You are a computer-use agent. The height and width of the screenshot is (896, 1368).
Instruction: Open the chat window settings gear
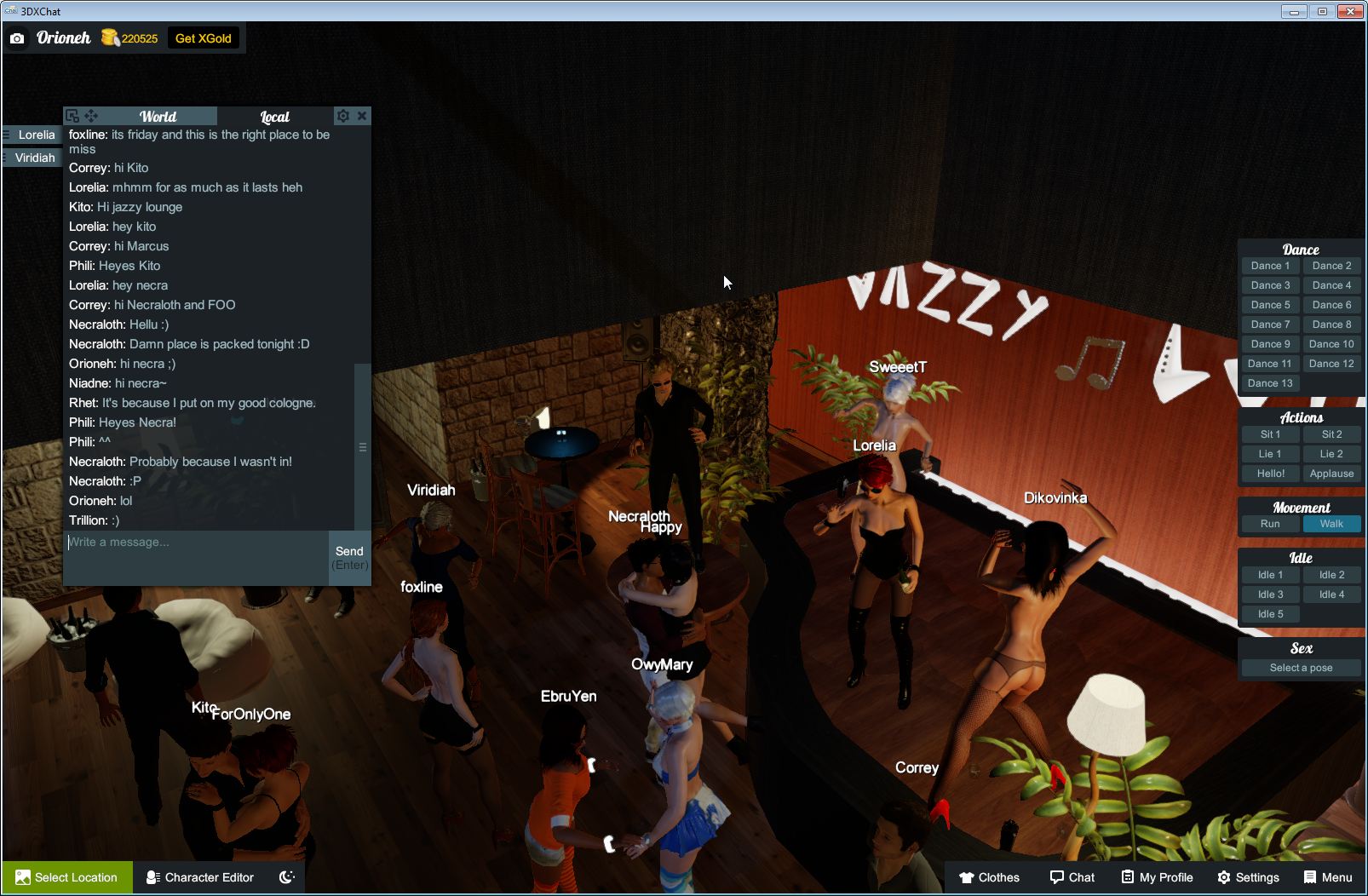(343, 115)
